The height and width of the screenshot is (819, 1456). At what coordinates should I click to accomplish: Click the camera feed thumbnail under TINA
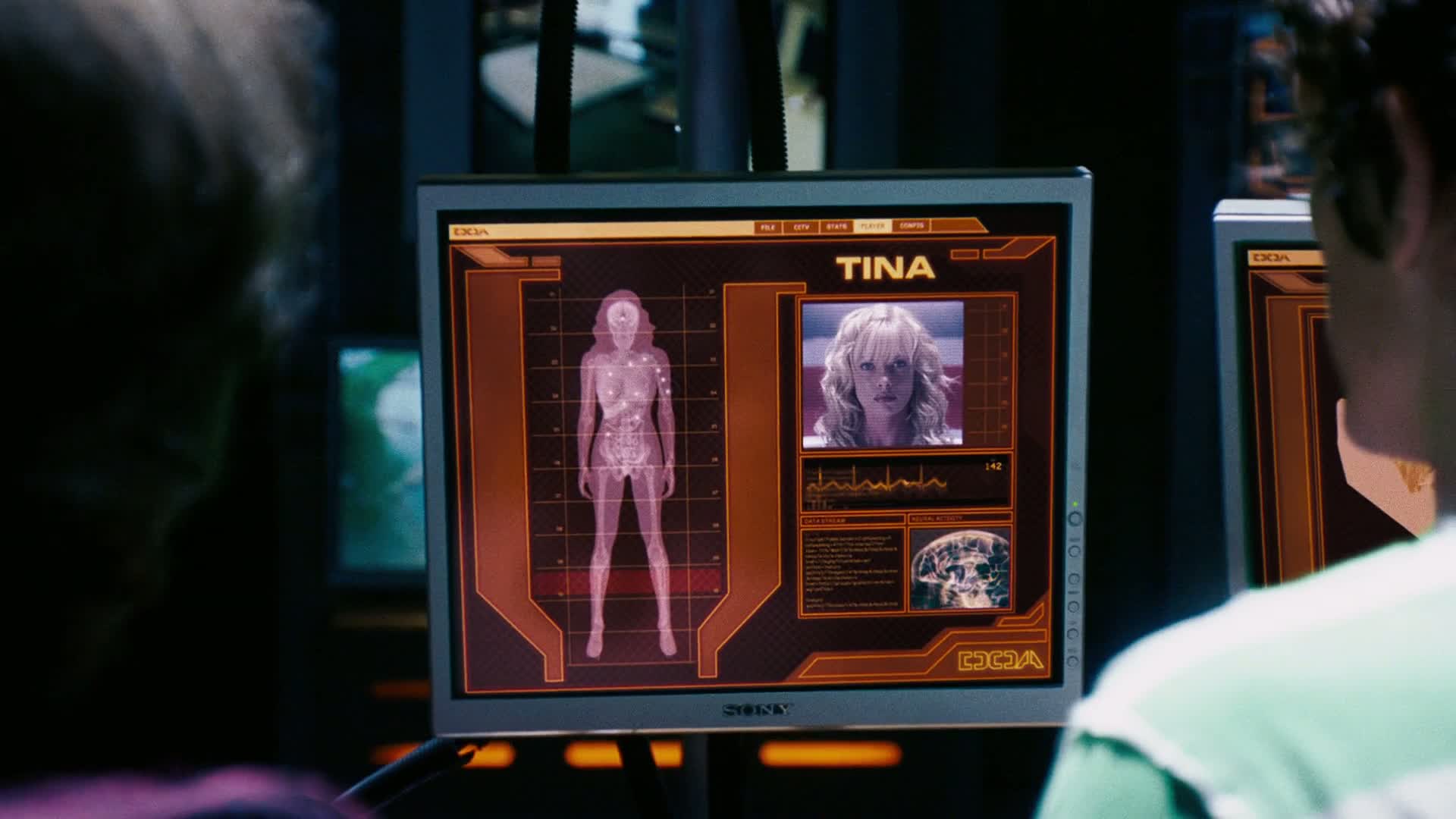[883, 372]
